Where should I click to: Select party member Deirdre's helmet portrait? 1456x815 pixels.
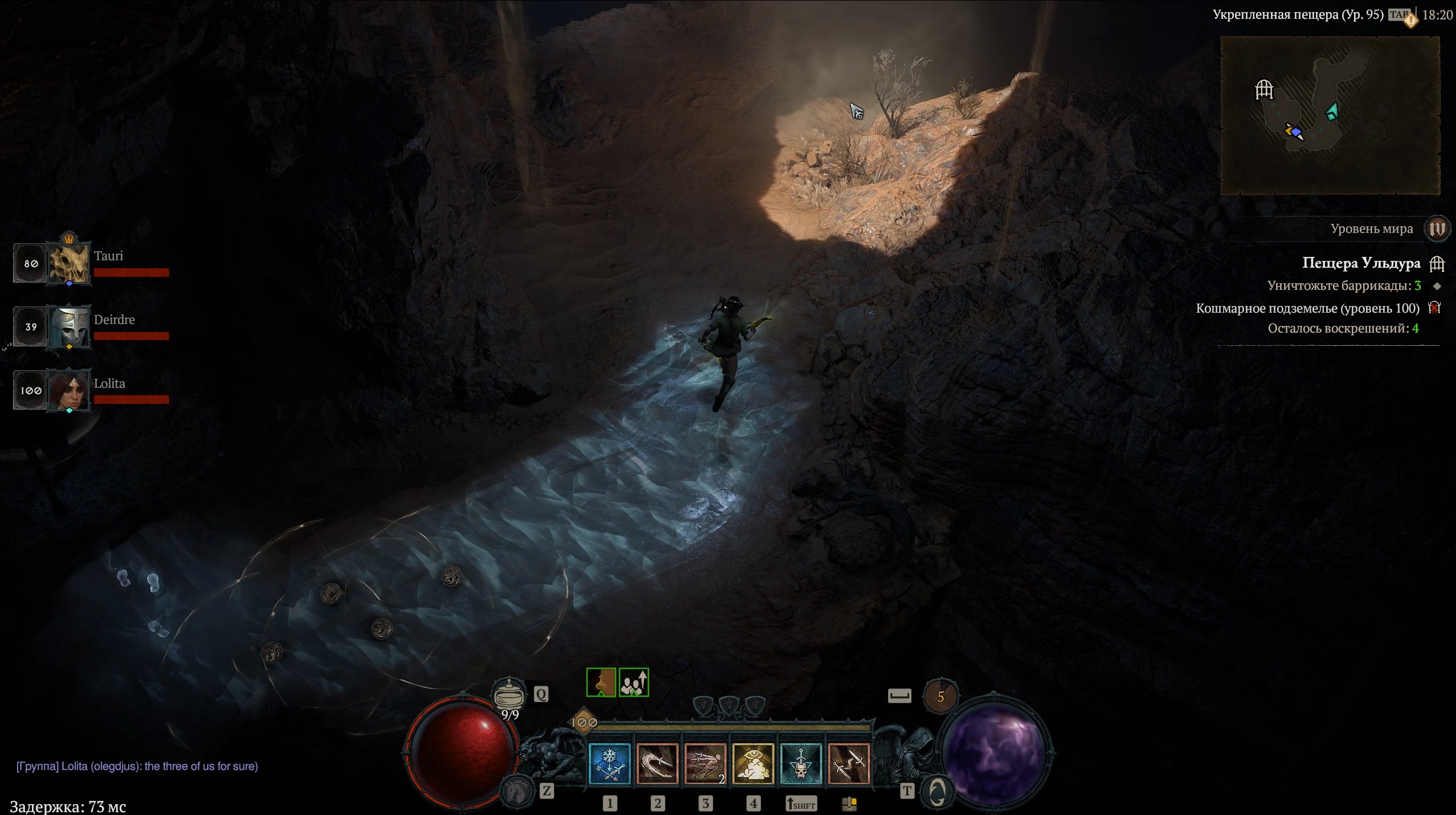pyautogui.click(x=69, y=327)
